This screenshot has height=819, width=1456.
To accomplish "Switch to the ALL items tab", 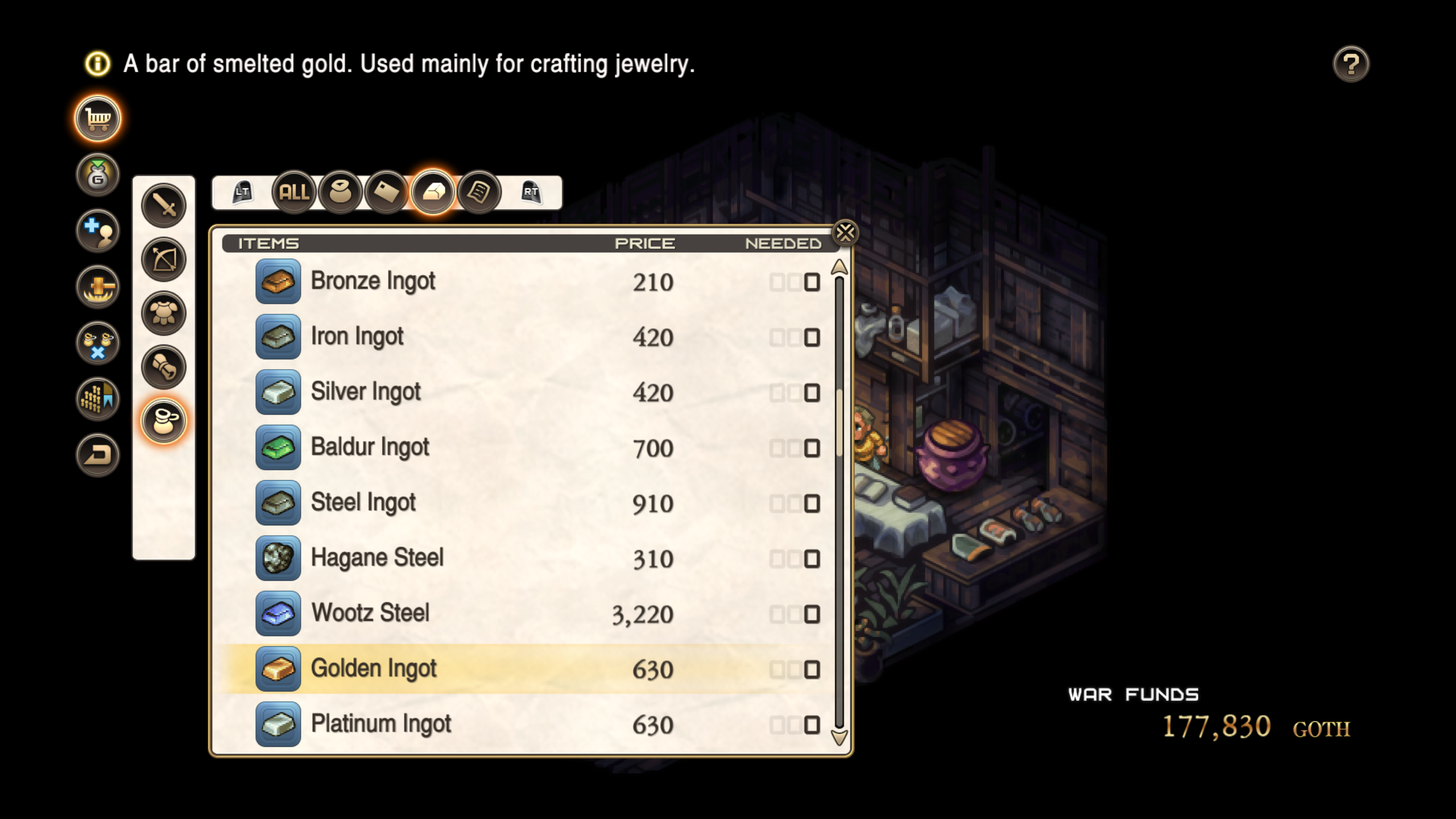I will click(x=294, y=193).
